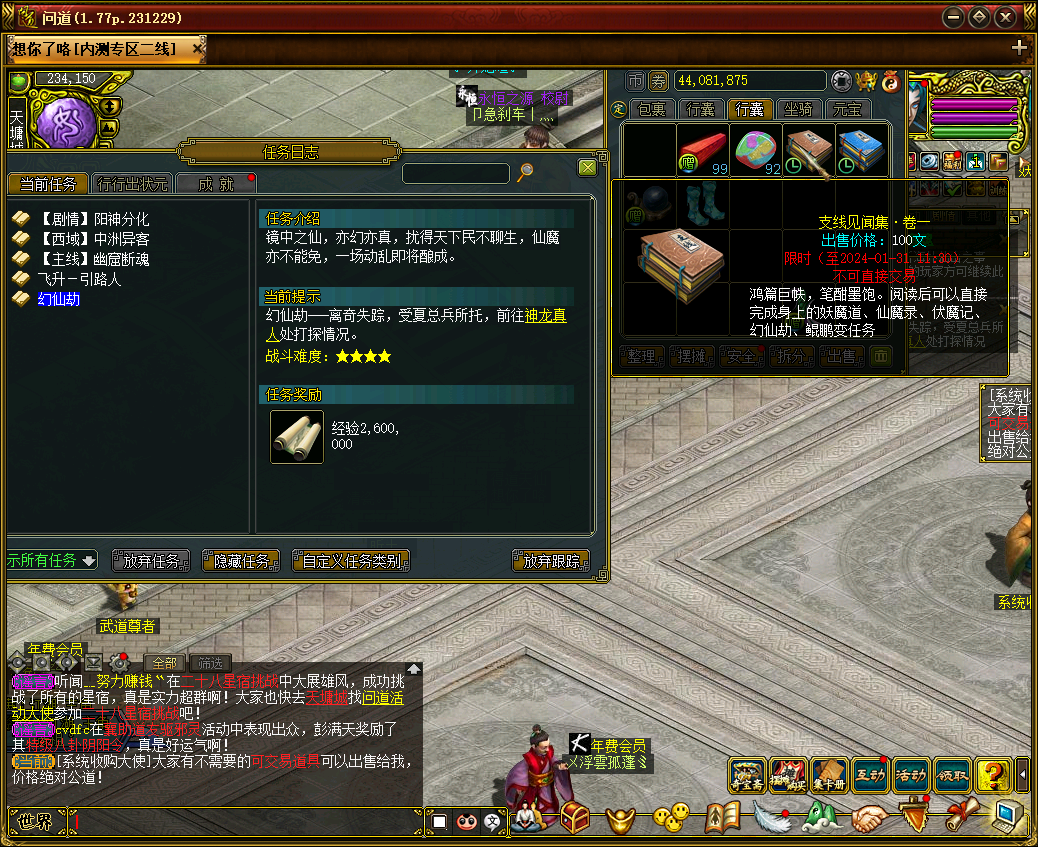Open the treasure chest icon in bottom bar
The image size is (1038, 847).
coord(574,818)
